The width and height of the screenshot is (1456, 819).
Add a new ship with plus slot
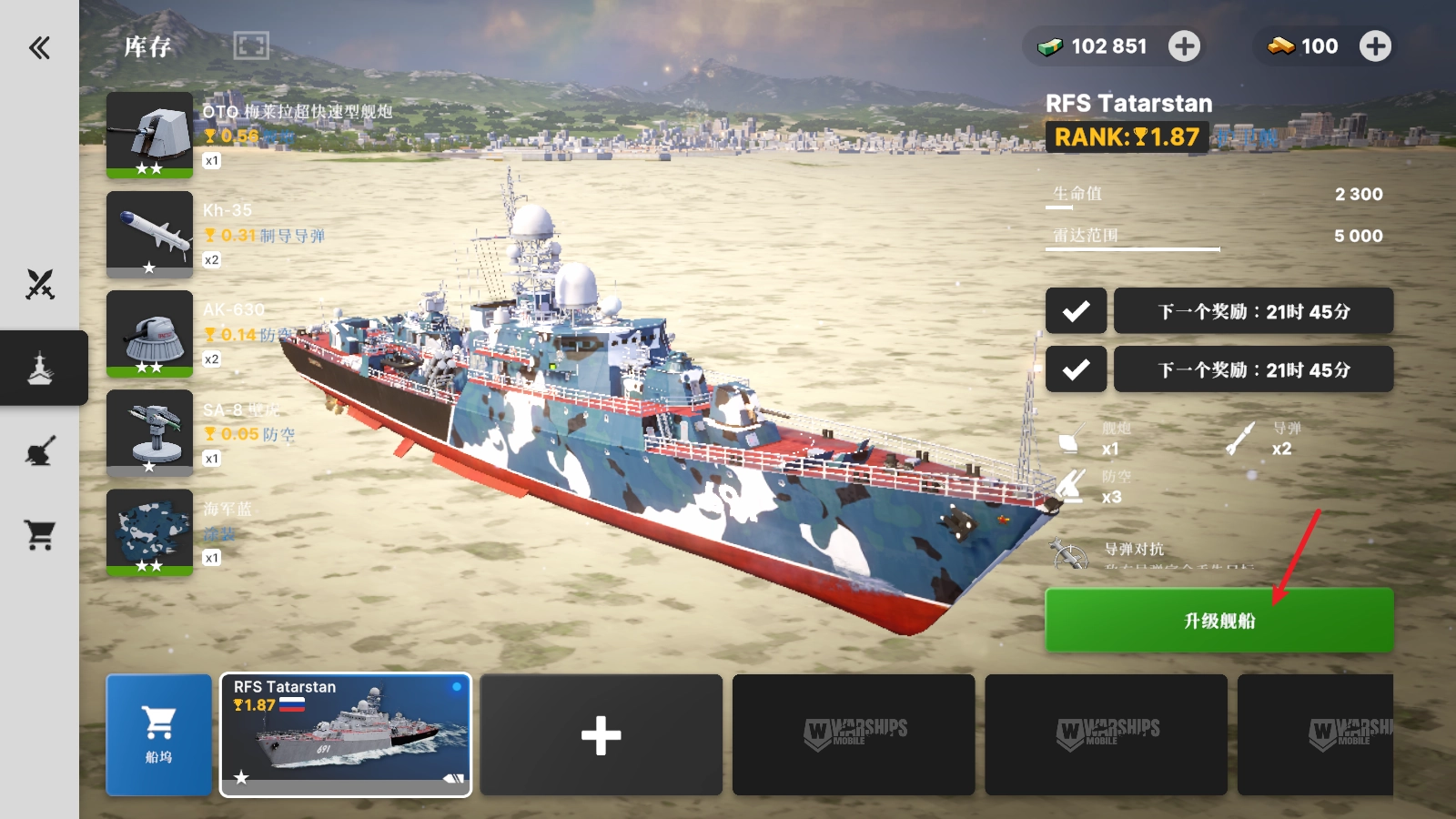point(601,734)
